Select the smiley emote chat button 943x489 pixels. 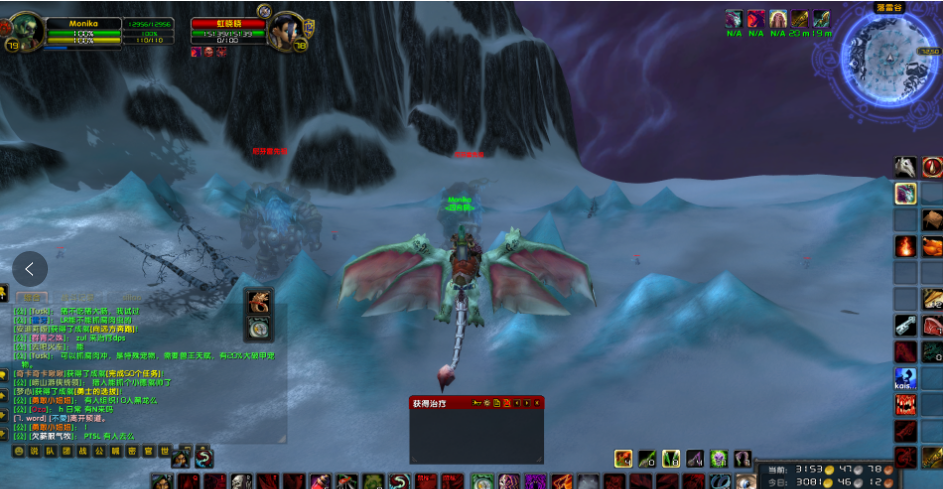pos(18,451)
